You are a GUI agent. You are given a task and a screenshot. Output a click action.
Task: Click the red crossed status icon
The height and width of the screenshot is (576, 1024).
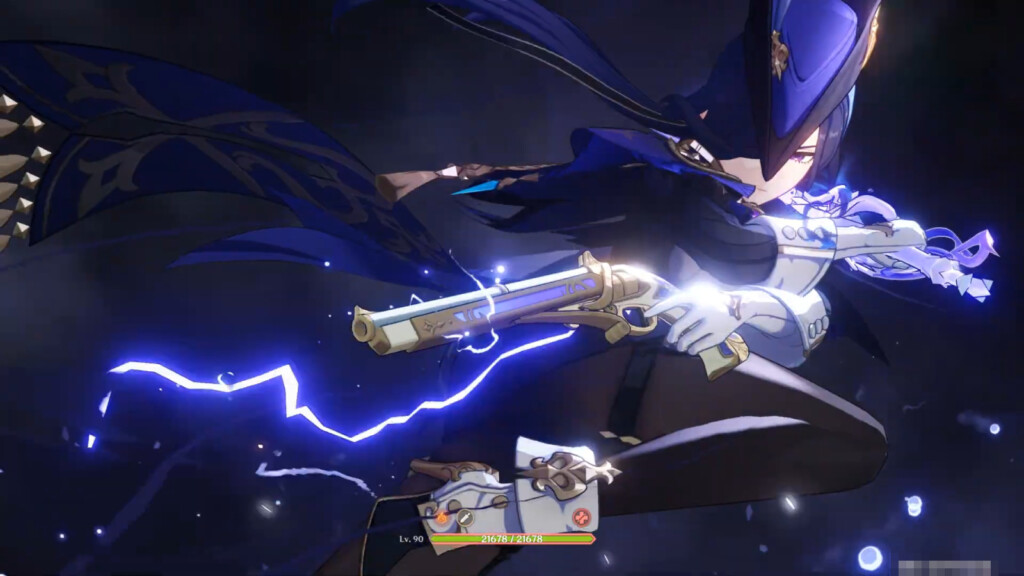coord(581,518)
